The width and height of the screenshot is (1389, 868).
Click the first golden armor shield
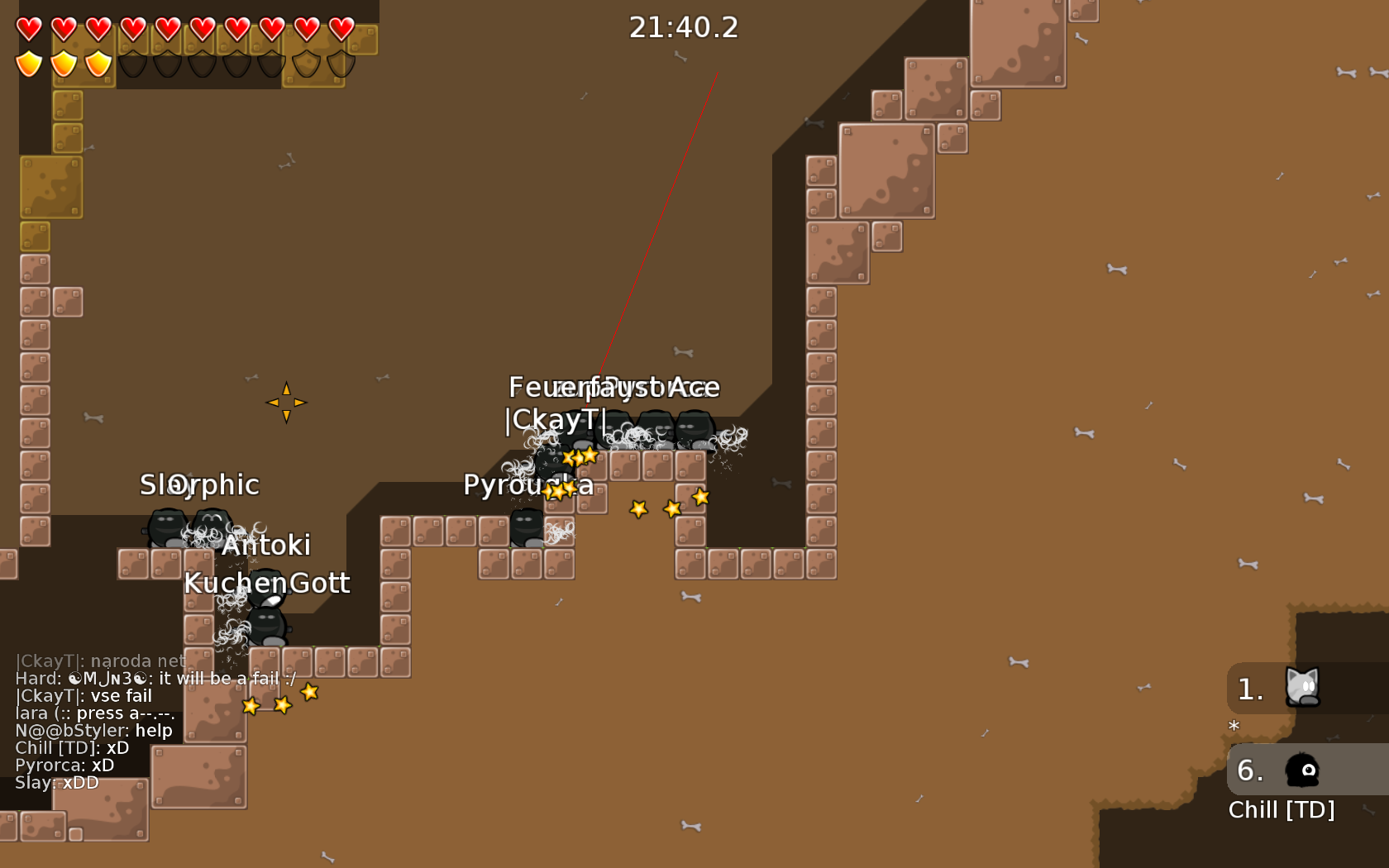pos(27,62)
